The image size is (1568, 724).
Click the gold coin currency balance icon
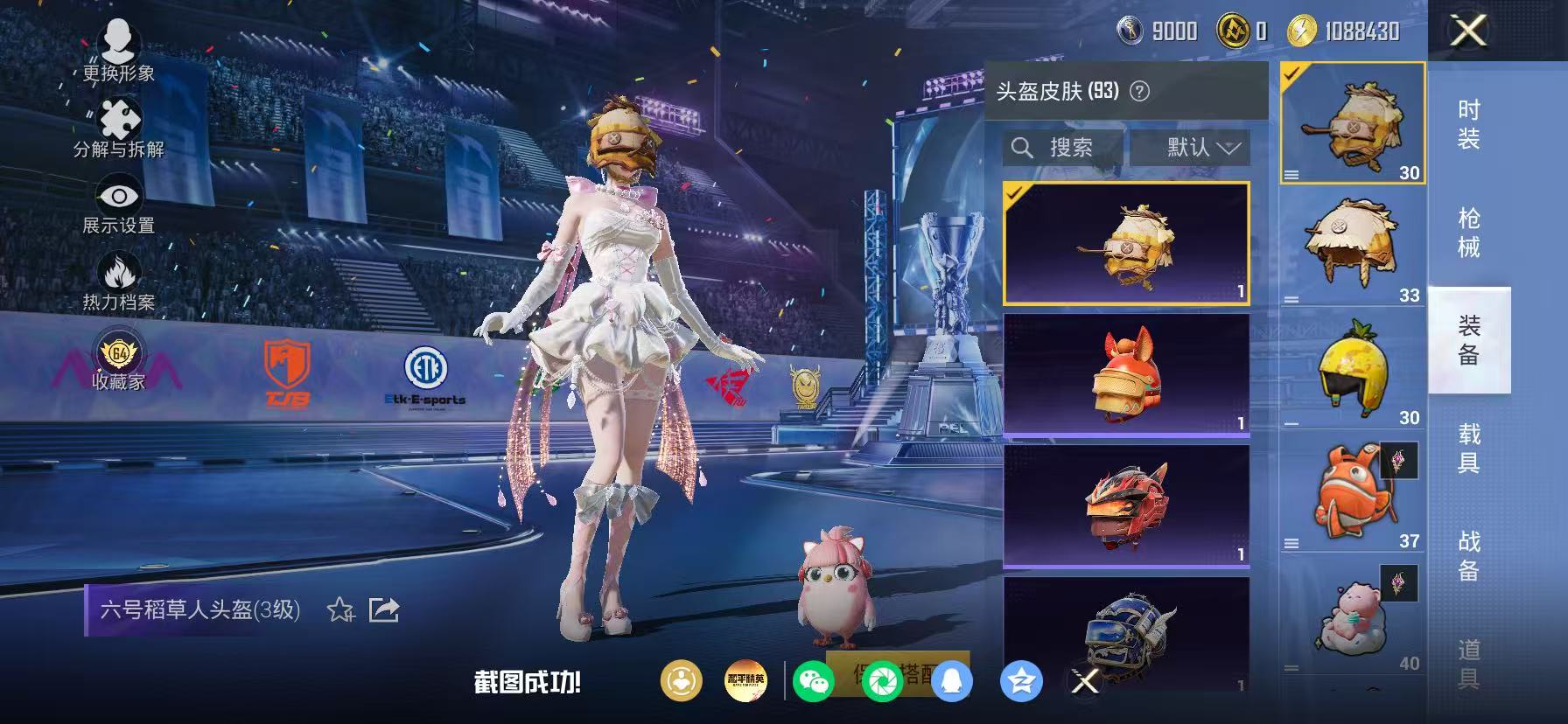click(1303, 31)
